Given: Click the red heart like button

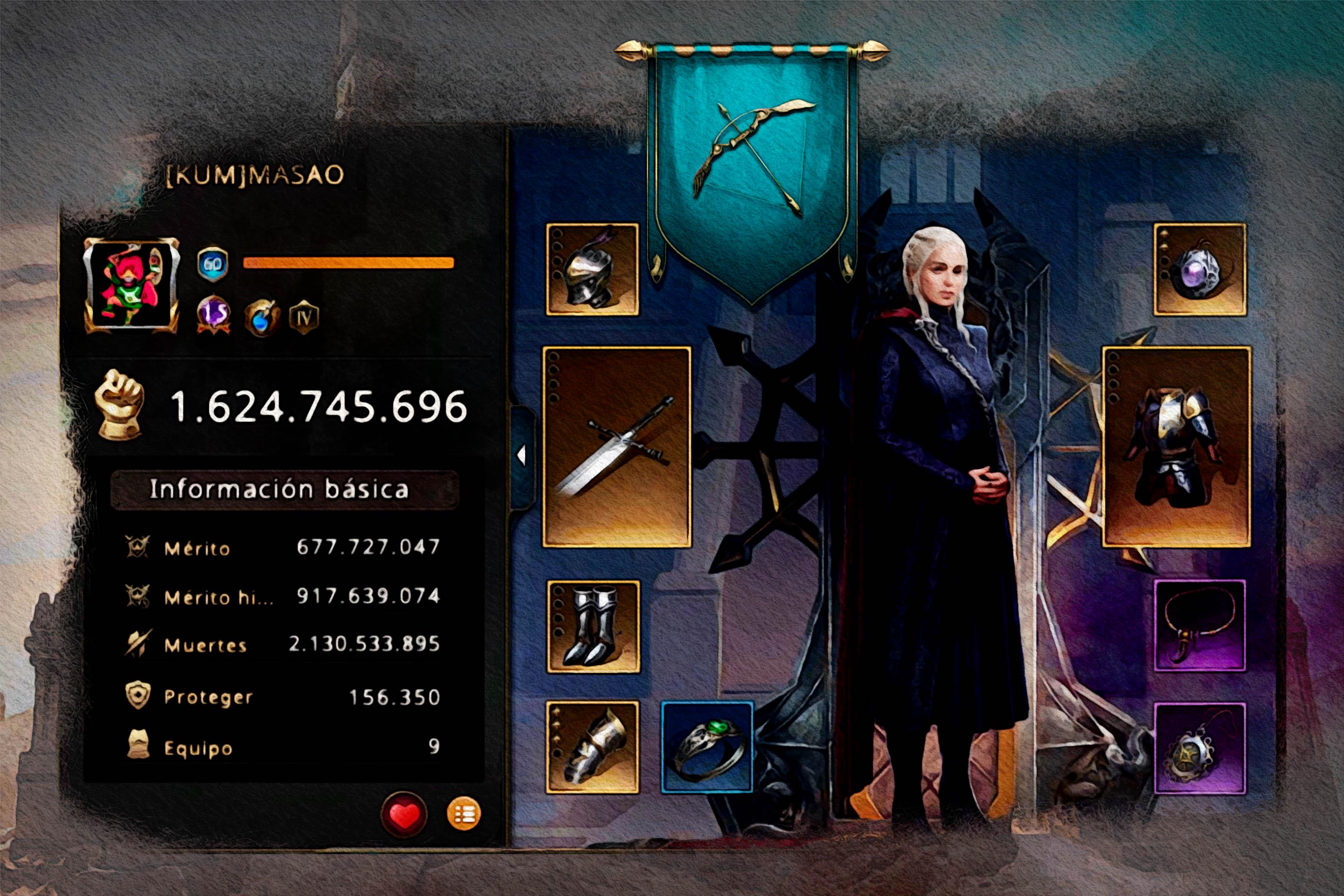Looking at the screenshot, I should click(404, 814).
